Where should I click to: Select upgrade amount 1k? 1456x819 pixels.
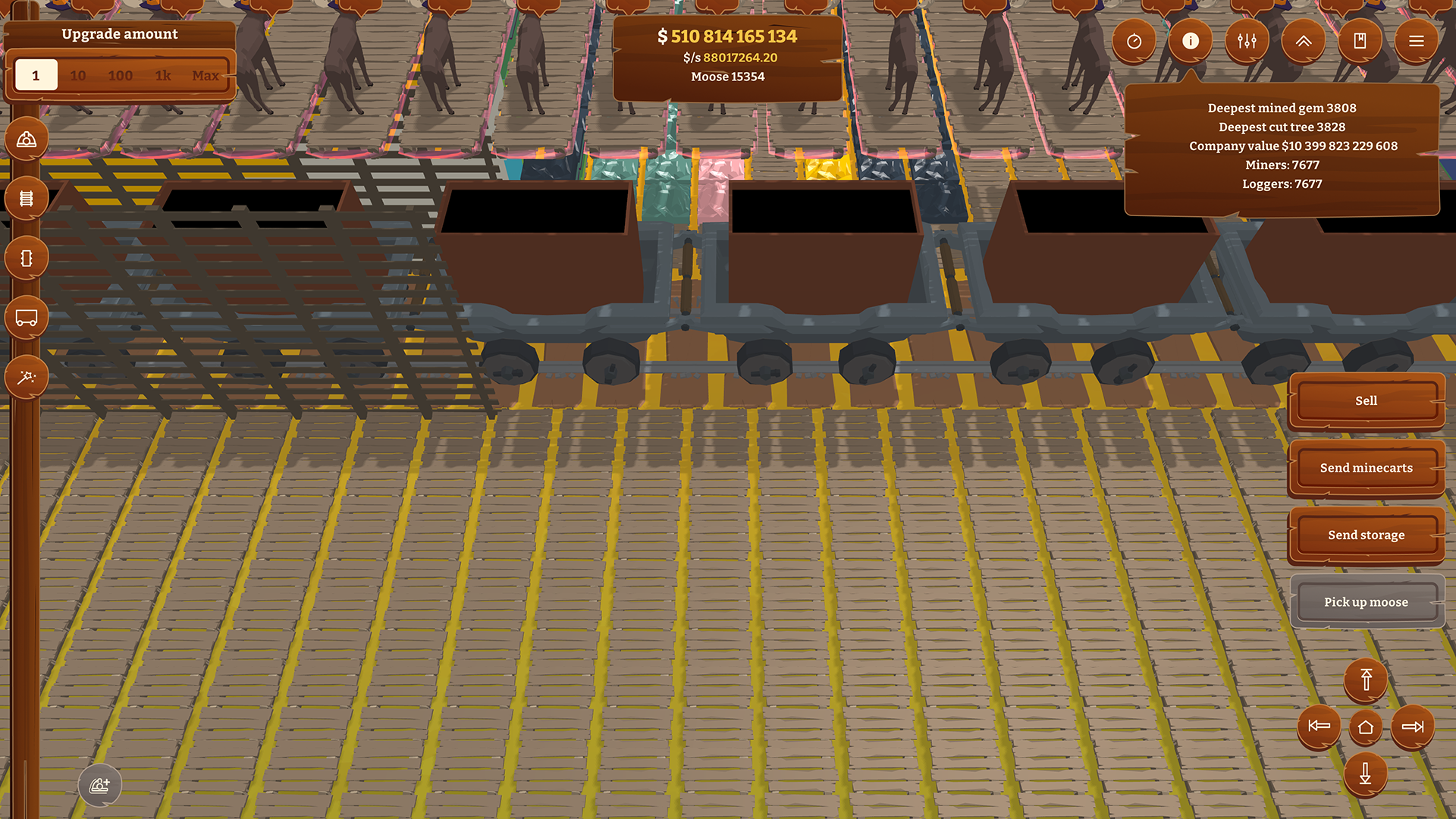click(162, 75)
